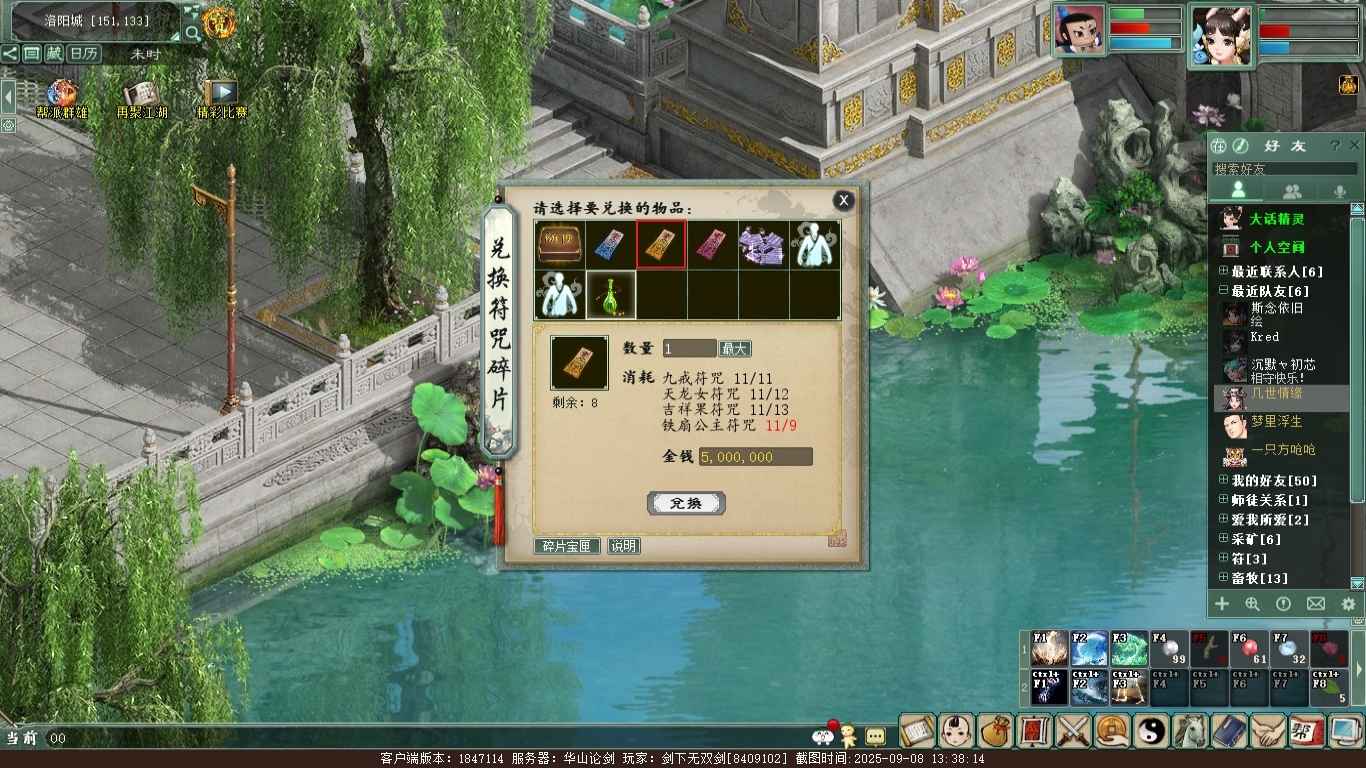Screen dimensions: 1366x768
Task: Expand the 我的好友 friends group
Action: click(x=1223, y=481)
